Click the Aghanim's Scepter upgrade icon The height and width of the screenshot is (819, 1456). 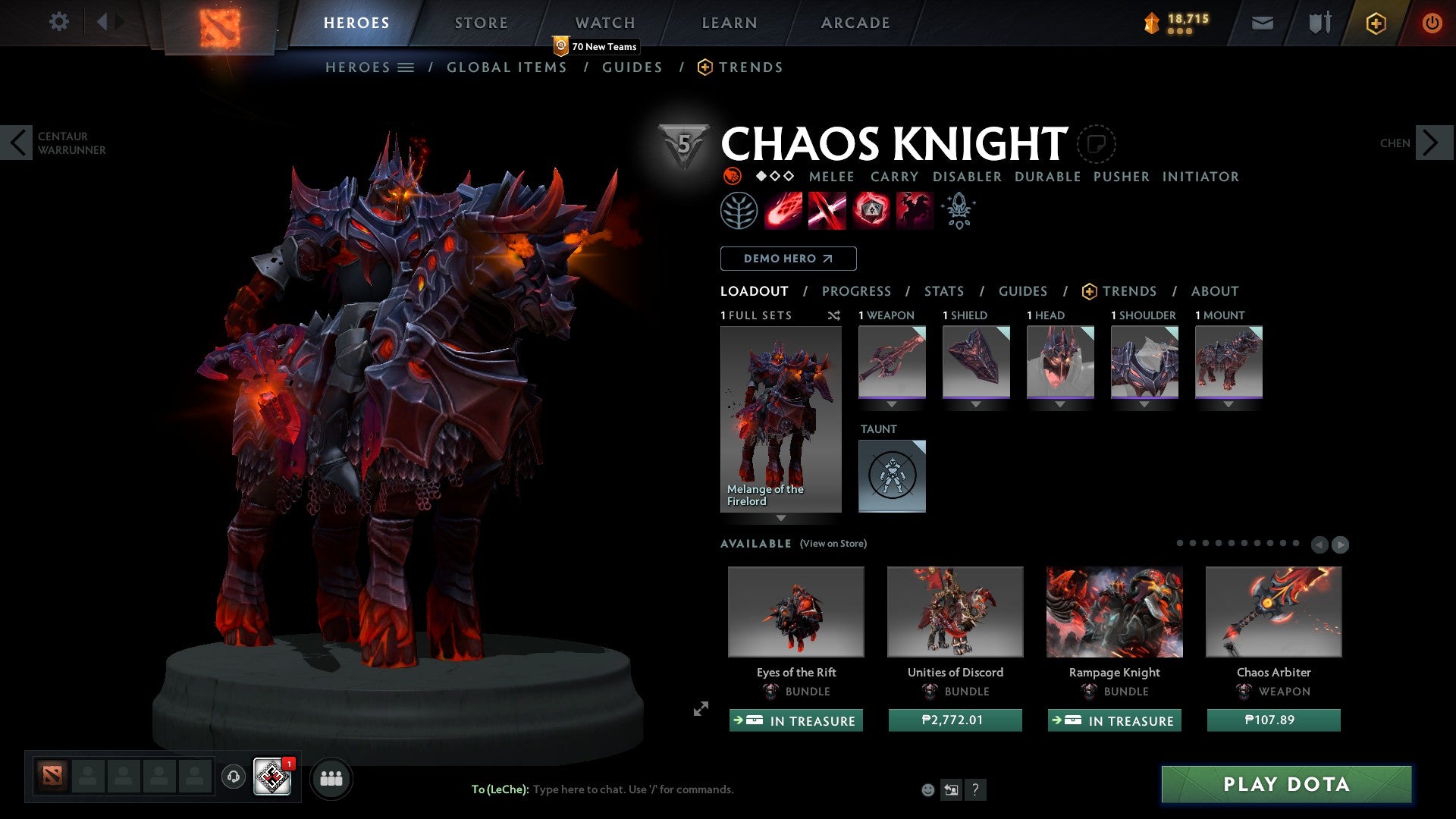coord(957,210)
